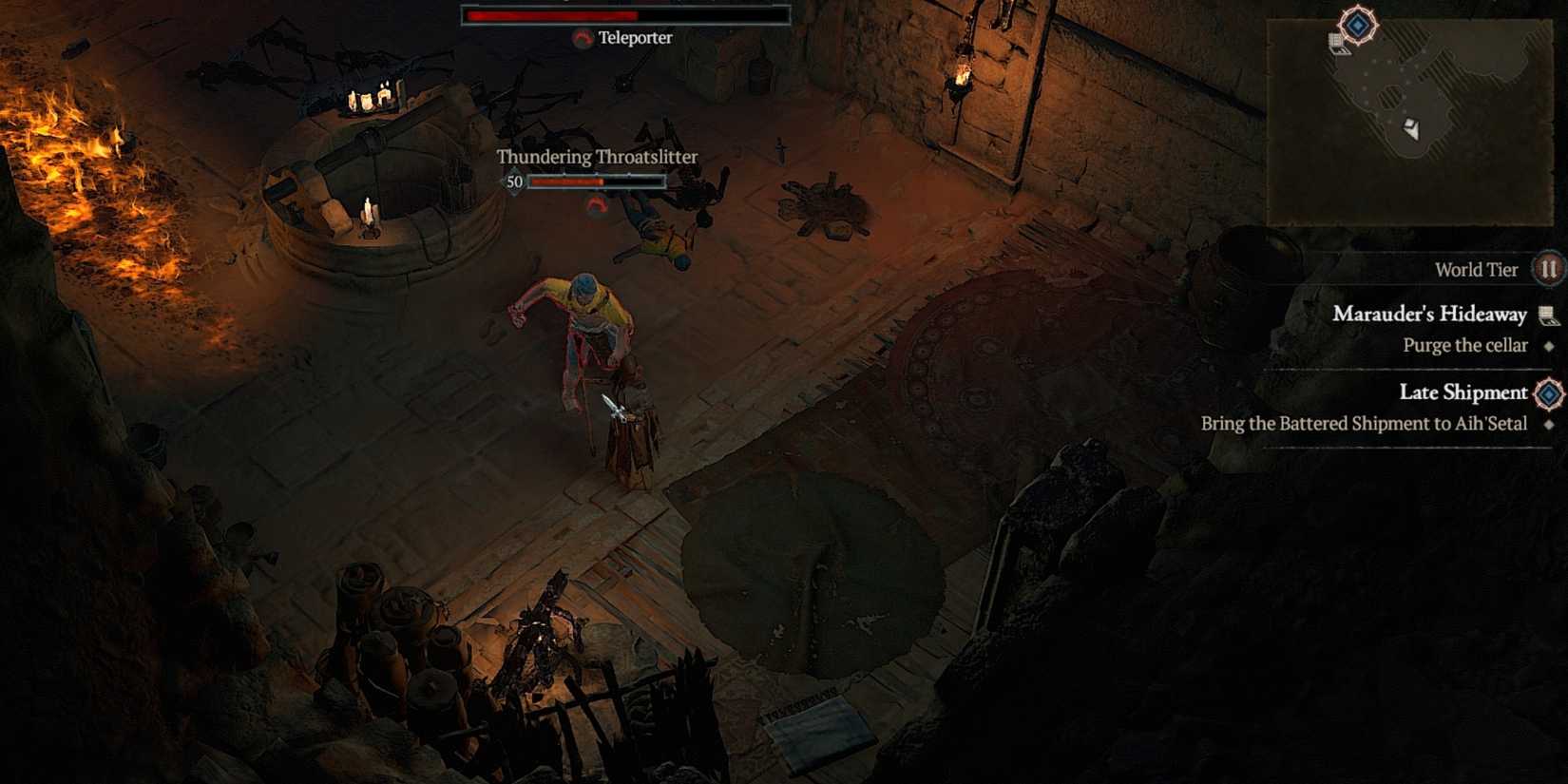Toggle the Late Shipment quest tracking marker

pyautogui.click(x=1548, y=393)
